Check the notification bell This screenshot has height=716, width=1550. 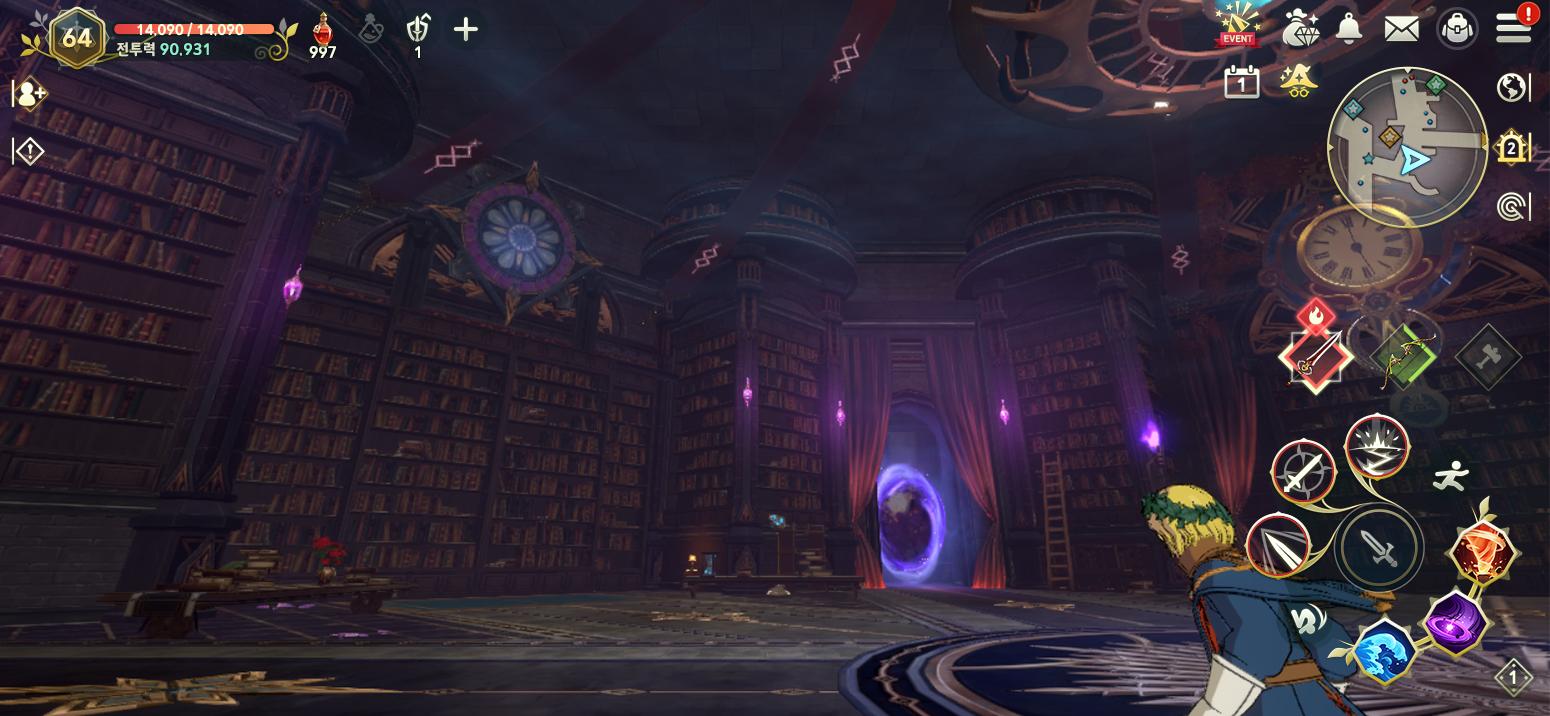pyautogui.click(x=1349, y=28)
